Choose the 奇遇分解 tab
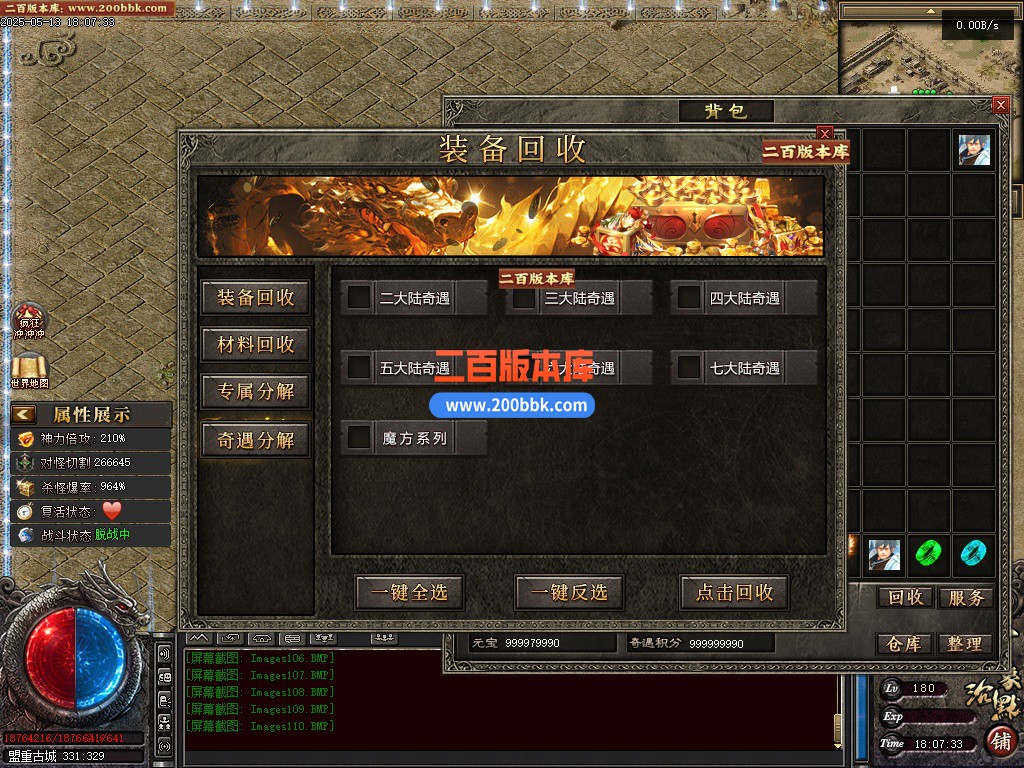 (x=255, y=440)
